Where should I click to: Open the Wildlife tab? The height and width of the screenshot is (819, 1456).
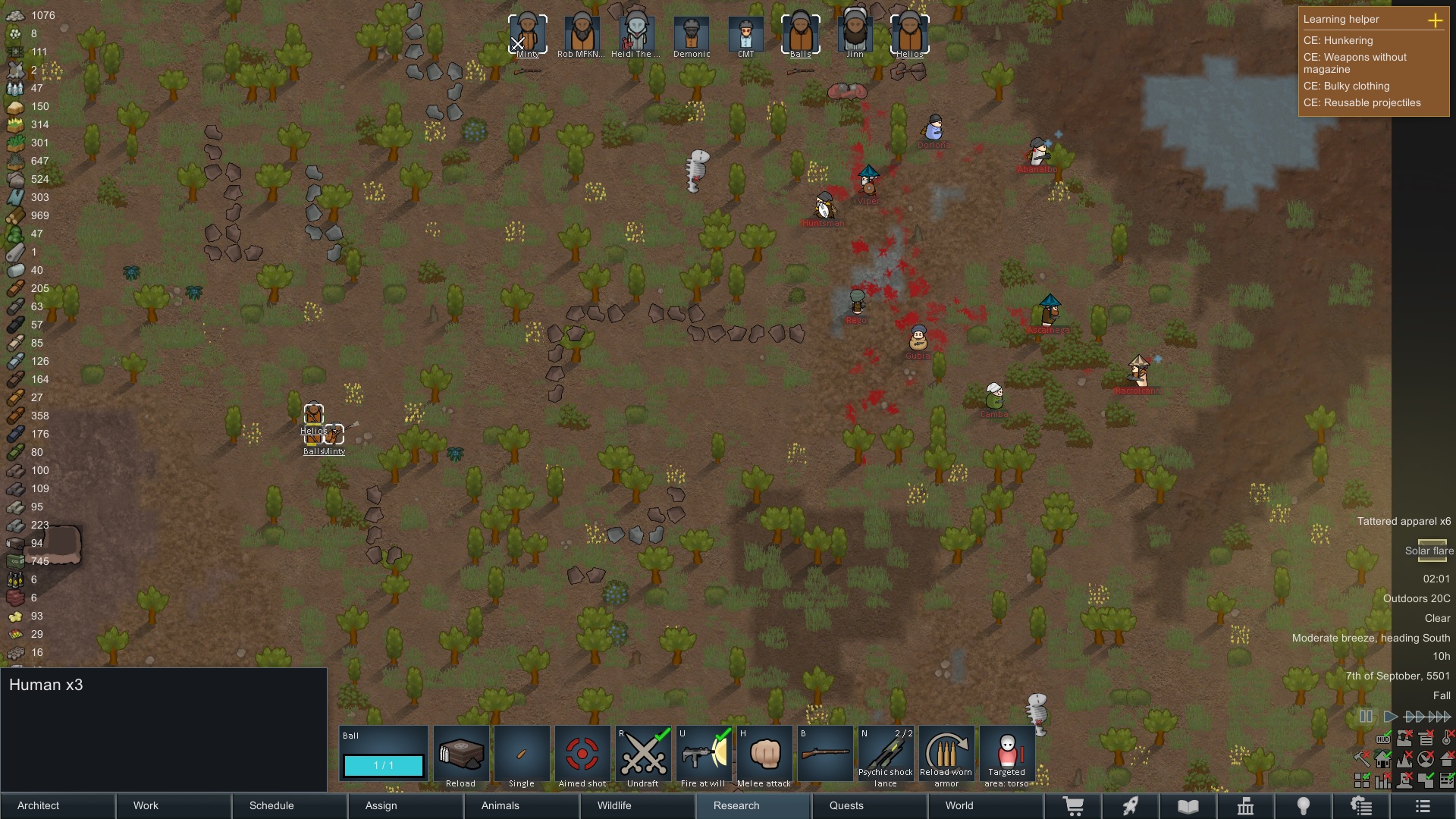click(x=639, y=805)
